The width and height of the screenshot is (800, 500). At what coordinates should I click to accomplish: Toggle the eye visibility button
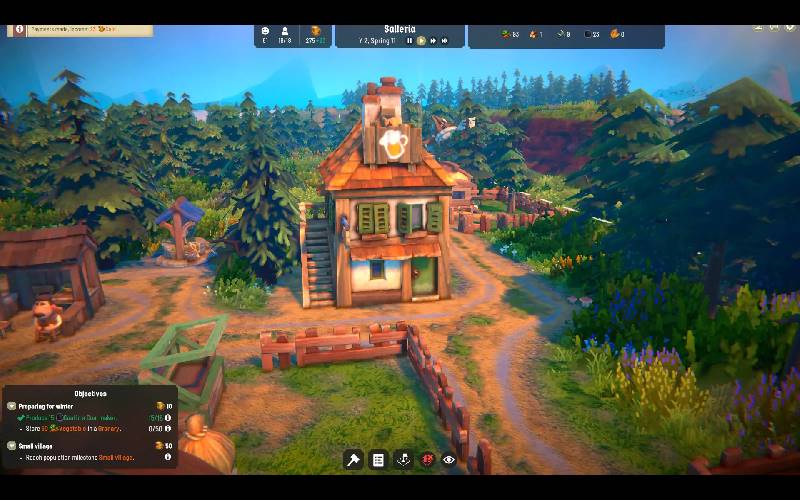pyautogui.click(x=449, y=460)
